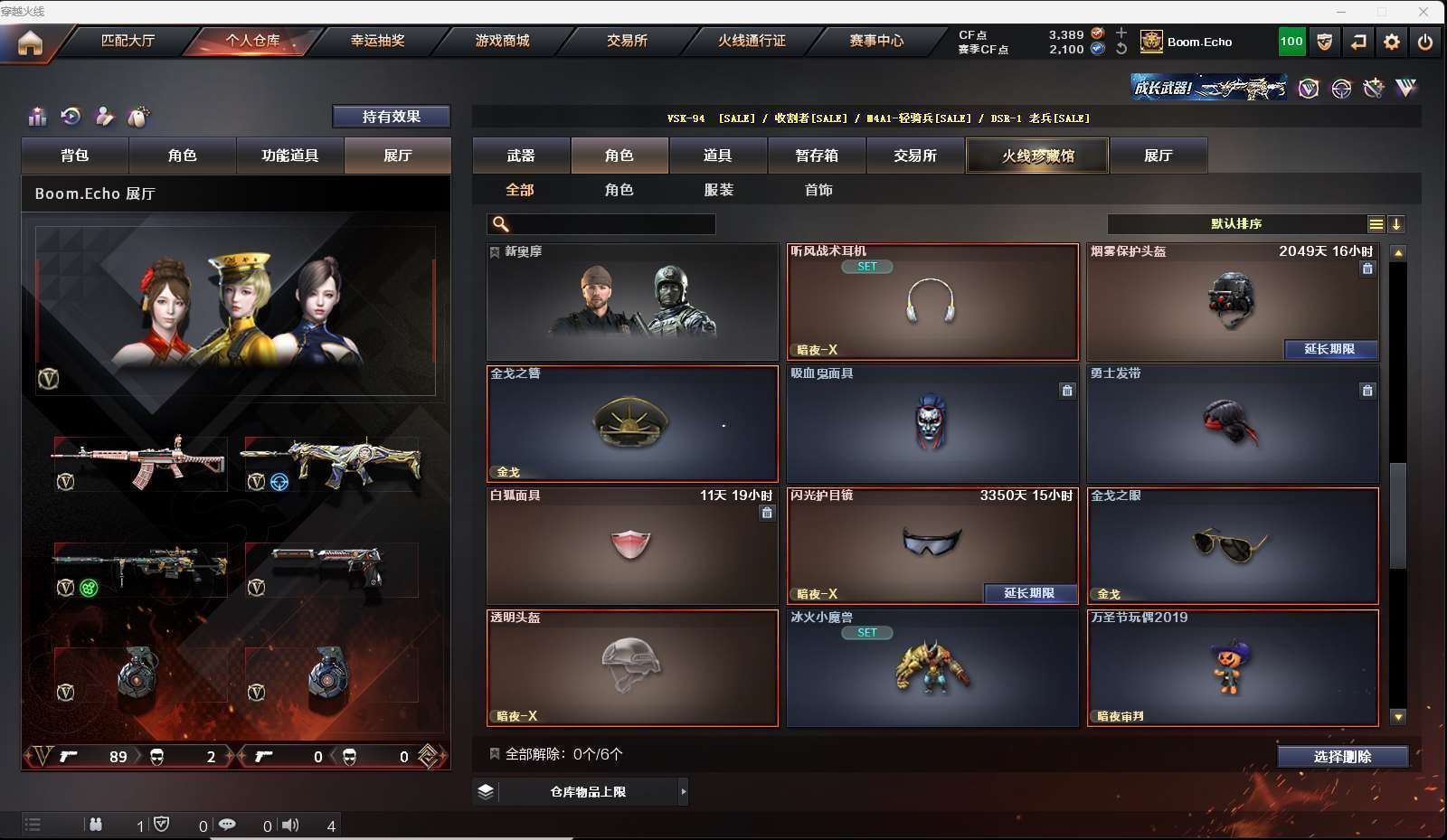Visit the 赛事中心 tournament center
Viewport: 1447px width, 840px height.
[876, 41]
